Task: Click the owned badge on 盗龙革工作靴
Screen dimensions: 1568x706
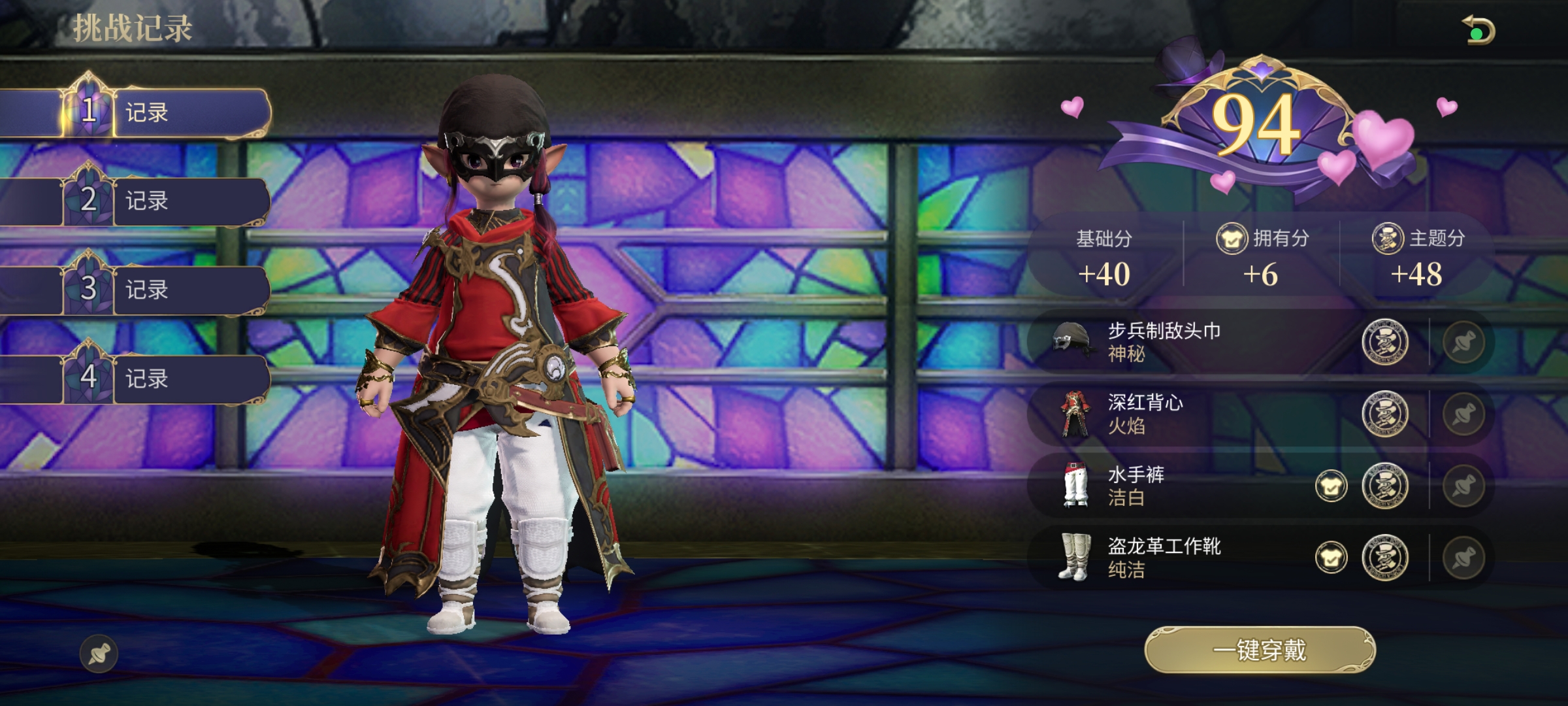Action: pyautogui.click(x=1331, y=558)
